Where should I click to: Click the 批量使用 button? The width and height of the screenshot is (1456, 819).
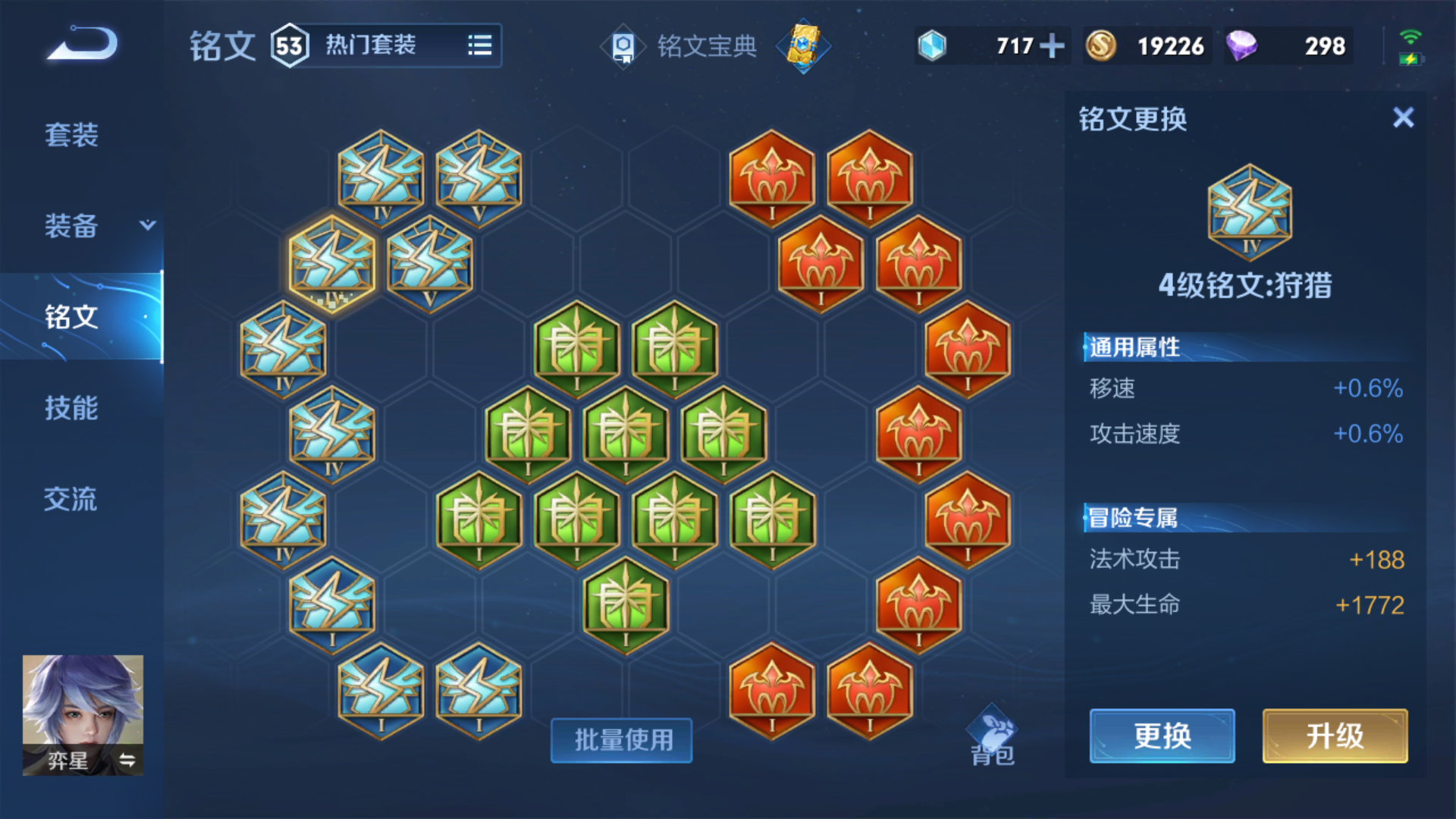(620, 741)
